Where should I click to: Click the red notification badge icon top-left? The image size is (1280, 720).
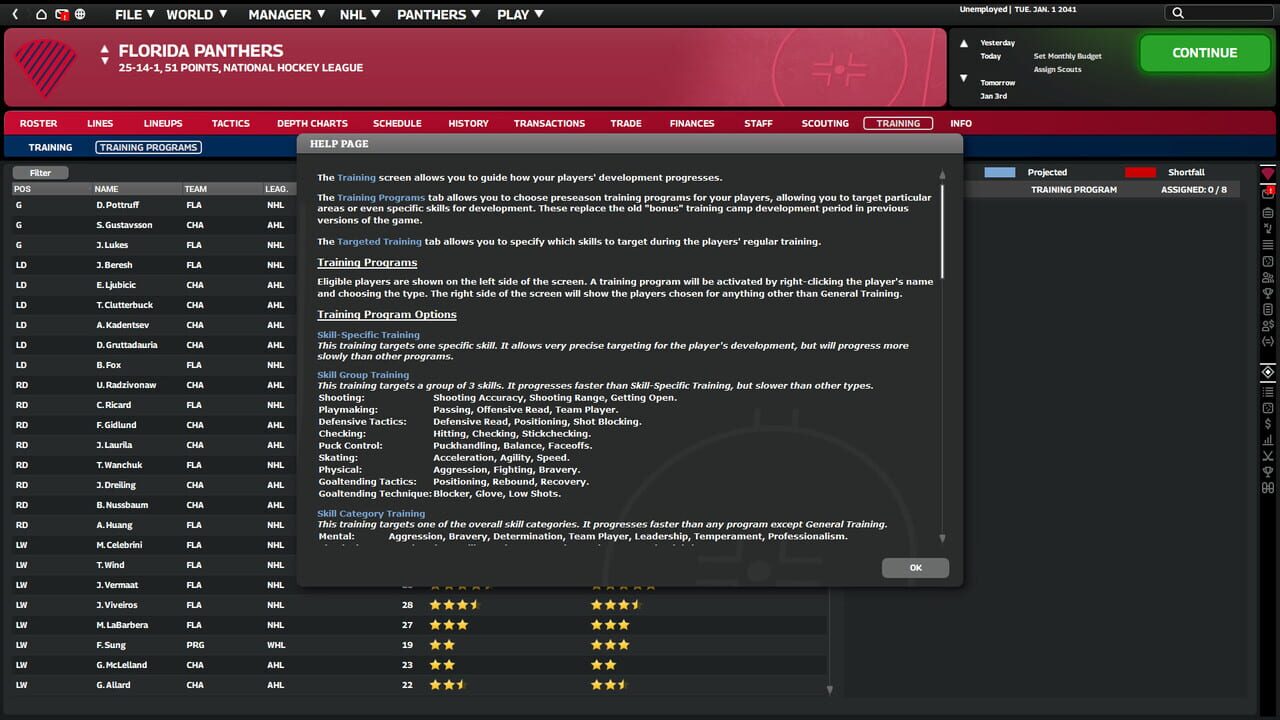tap(62, 14)
